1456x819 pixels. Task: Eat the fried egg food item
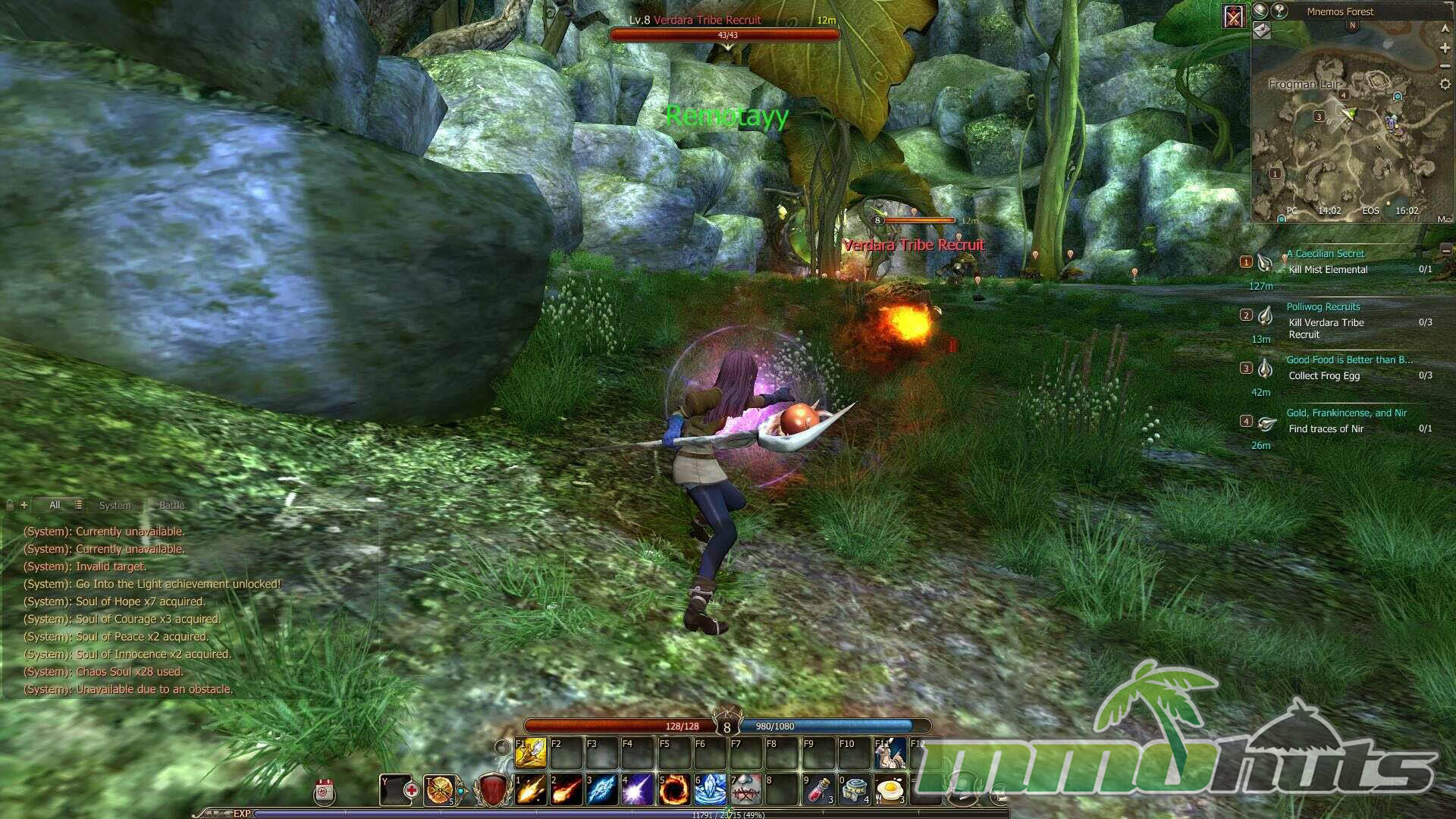point(890,790)
